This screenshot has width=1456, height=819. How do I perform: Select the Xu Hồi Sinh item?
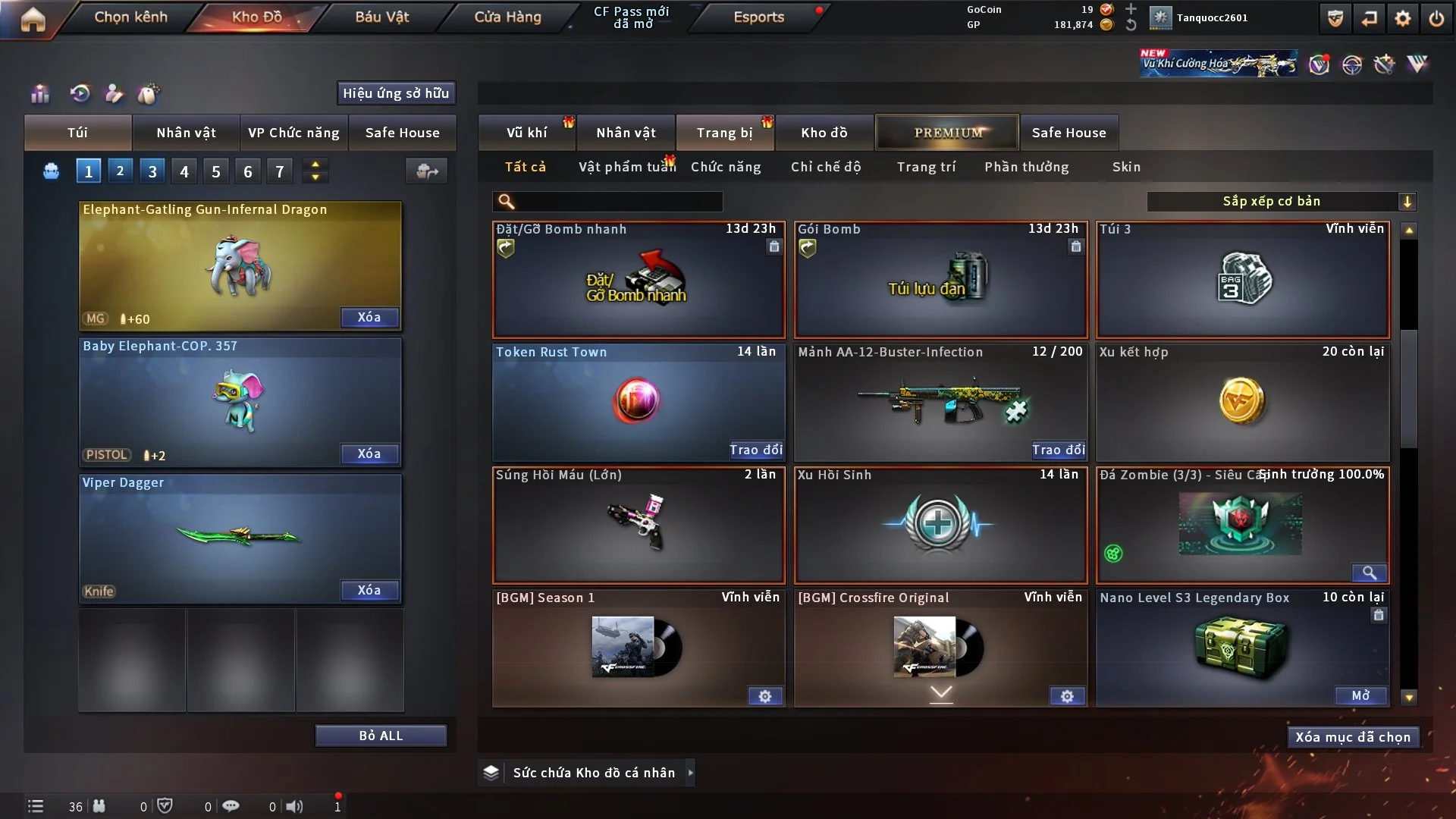[x=940, y=525]
